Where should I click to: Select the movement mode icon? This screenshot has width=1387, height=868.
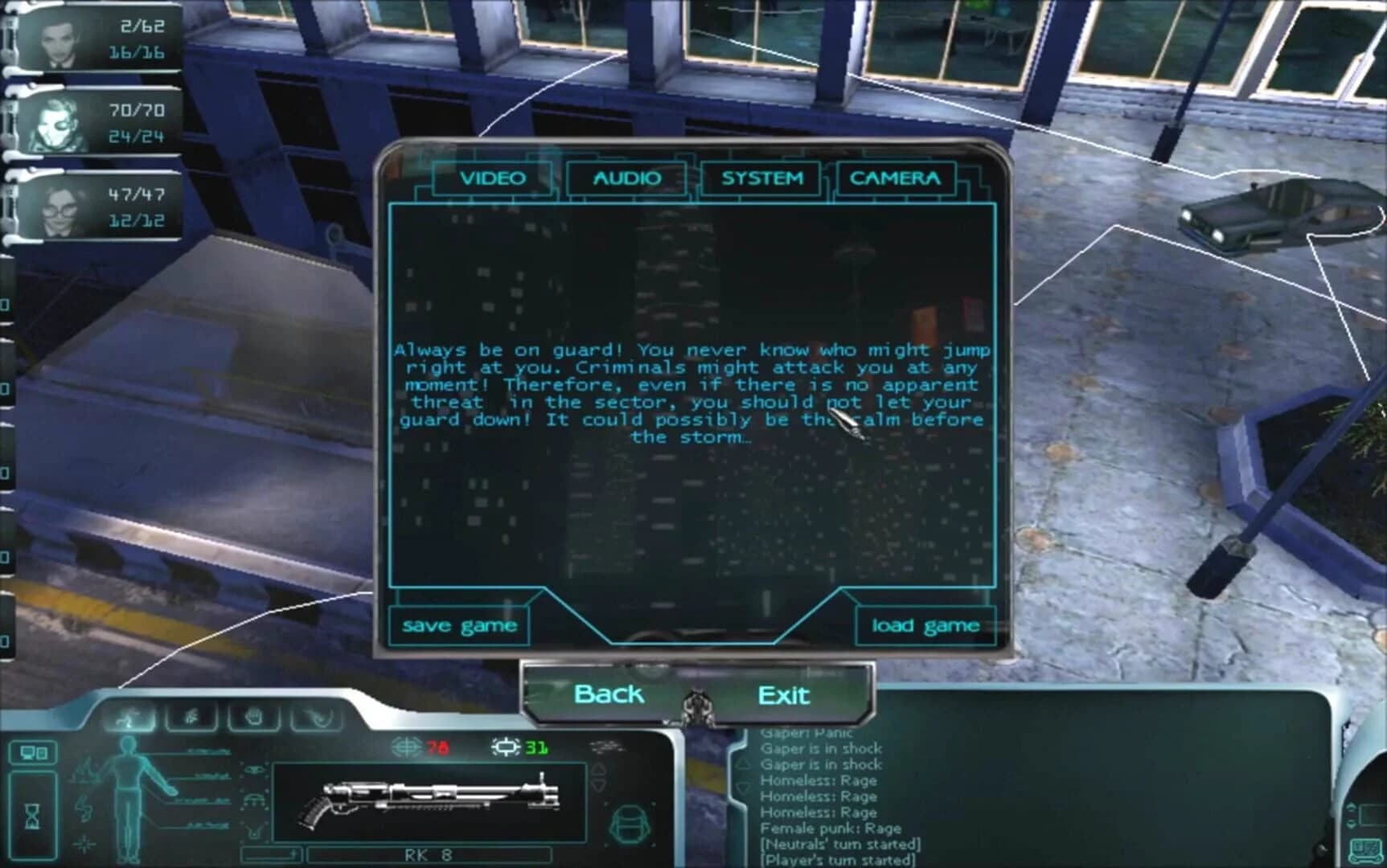pos(129,717)
